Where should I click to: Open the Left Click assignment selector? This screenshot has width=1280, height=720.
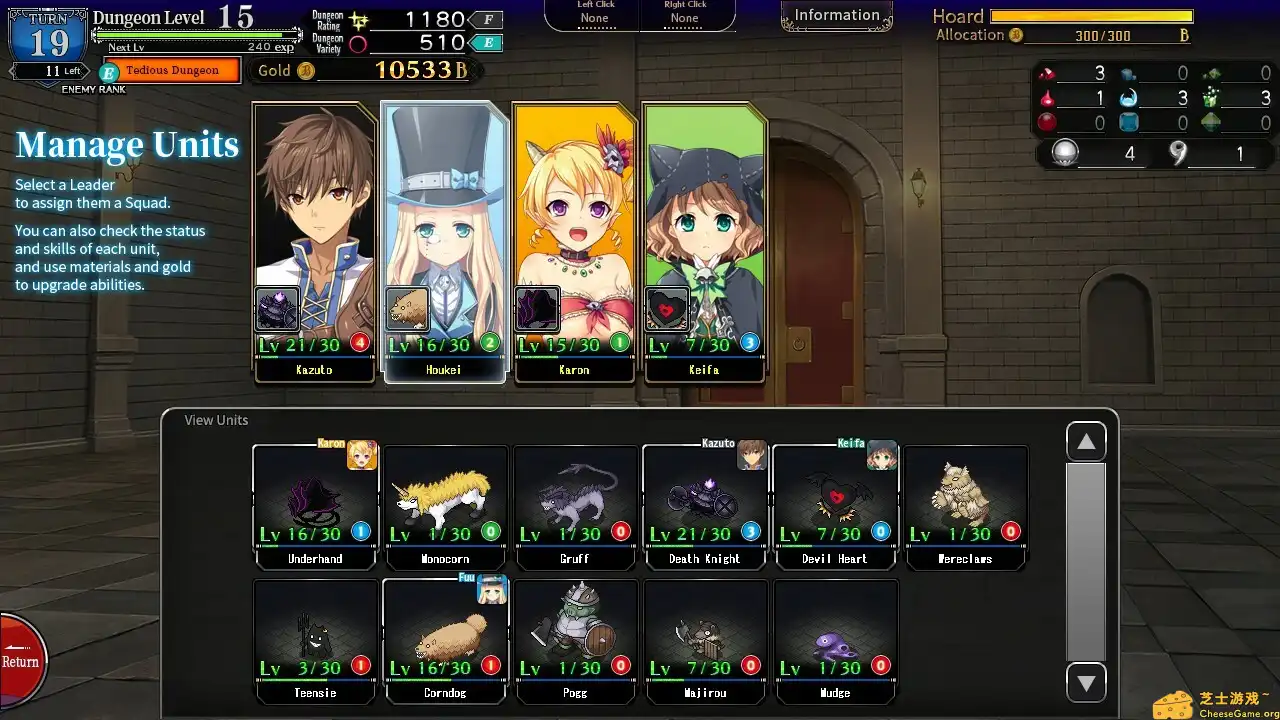[x=594, y=16]
